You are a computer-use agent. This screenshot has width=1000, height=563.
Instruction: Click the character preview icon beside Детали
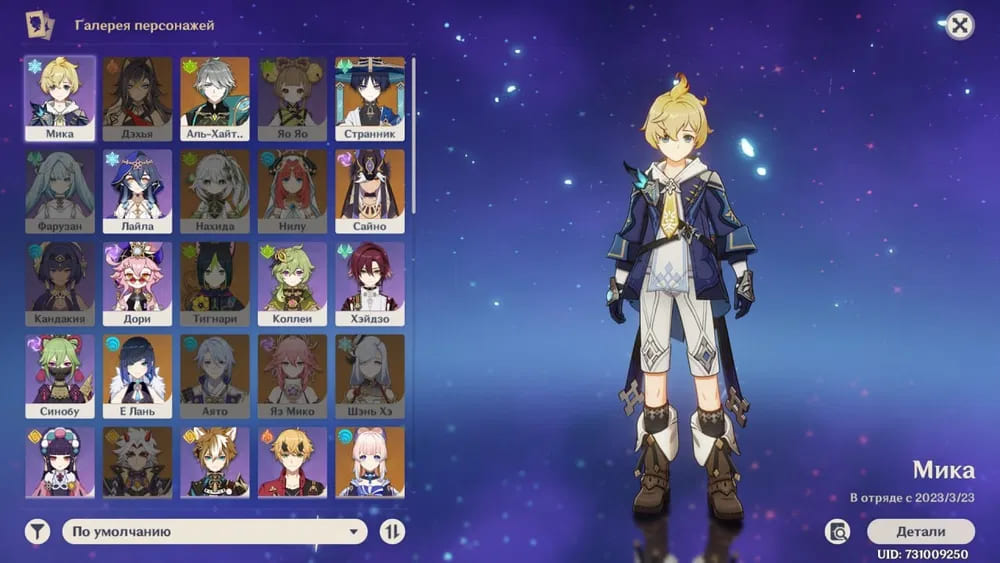coord(838,531)
